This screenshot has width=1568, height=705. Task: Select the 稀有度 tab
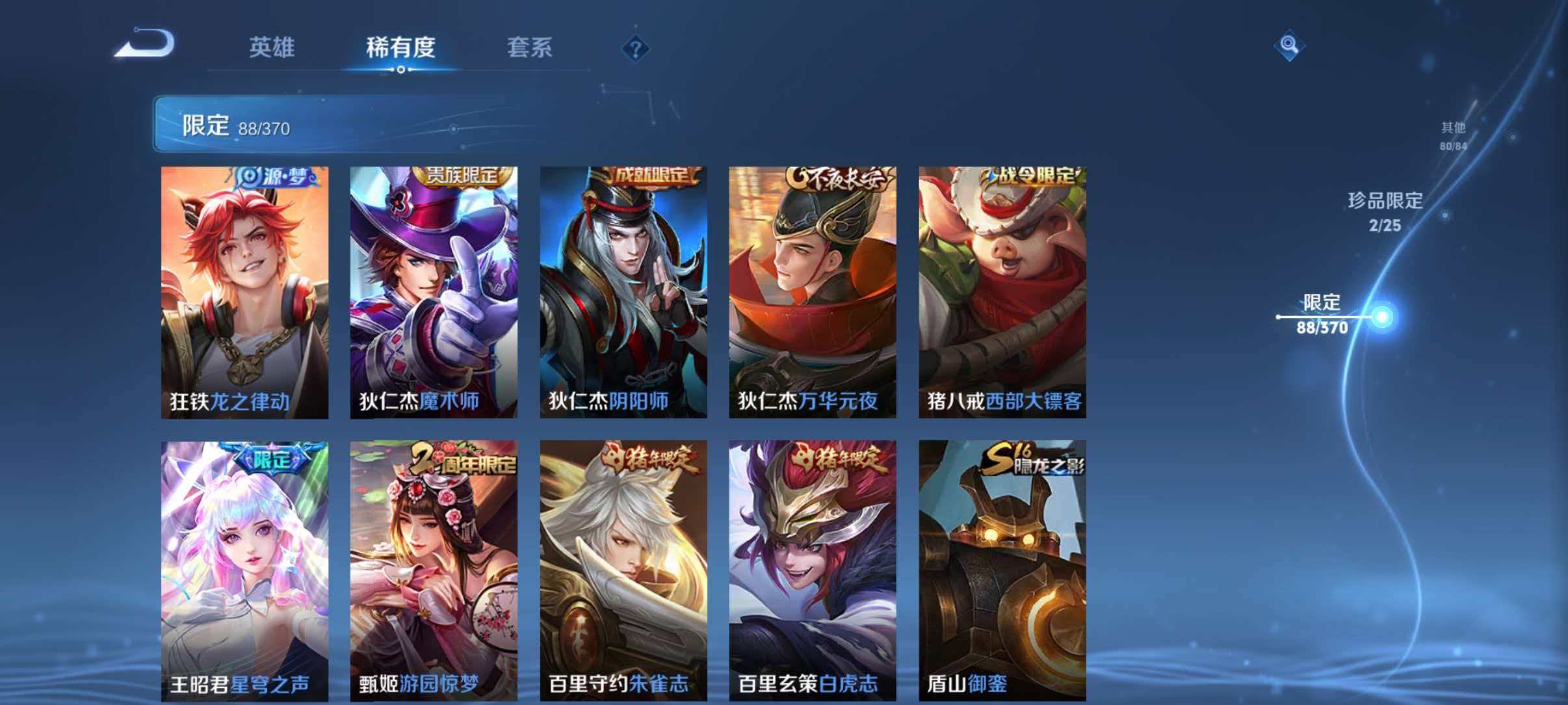point(400,47)
